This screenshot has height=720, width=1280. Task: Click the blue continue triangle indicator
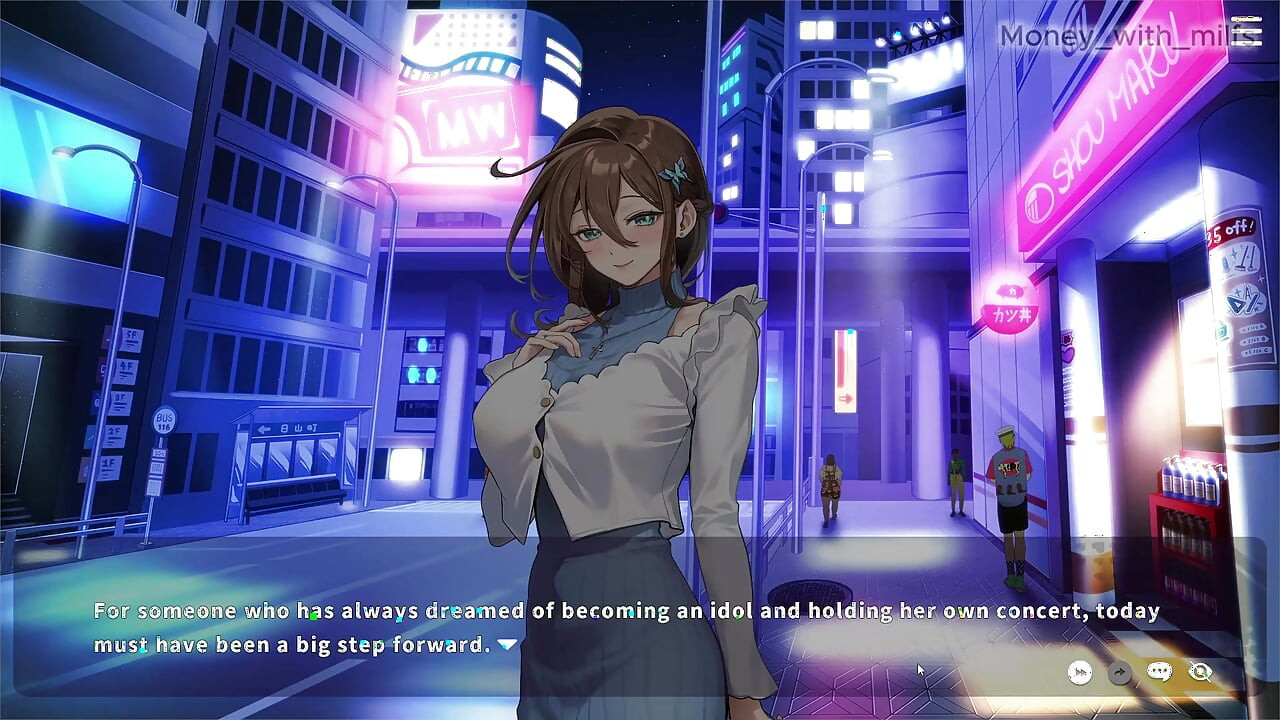(x=506, y=645)
